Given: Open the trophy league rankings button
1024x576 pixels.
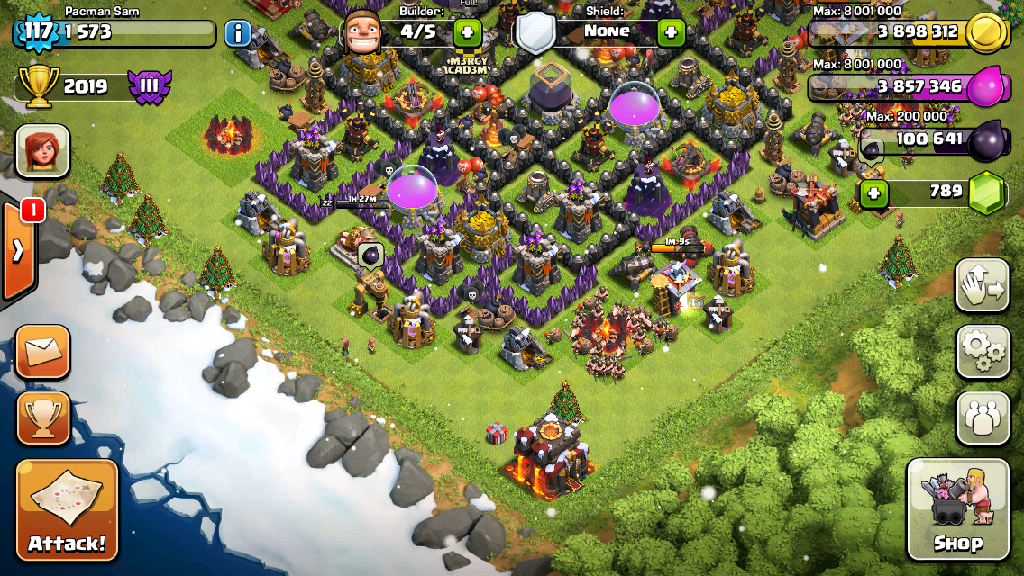Looking at the screenshot, I should (43, 417).
